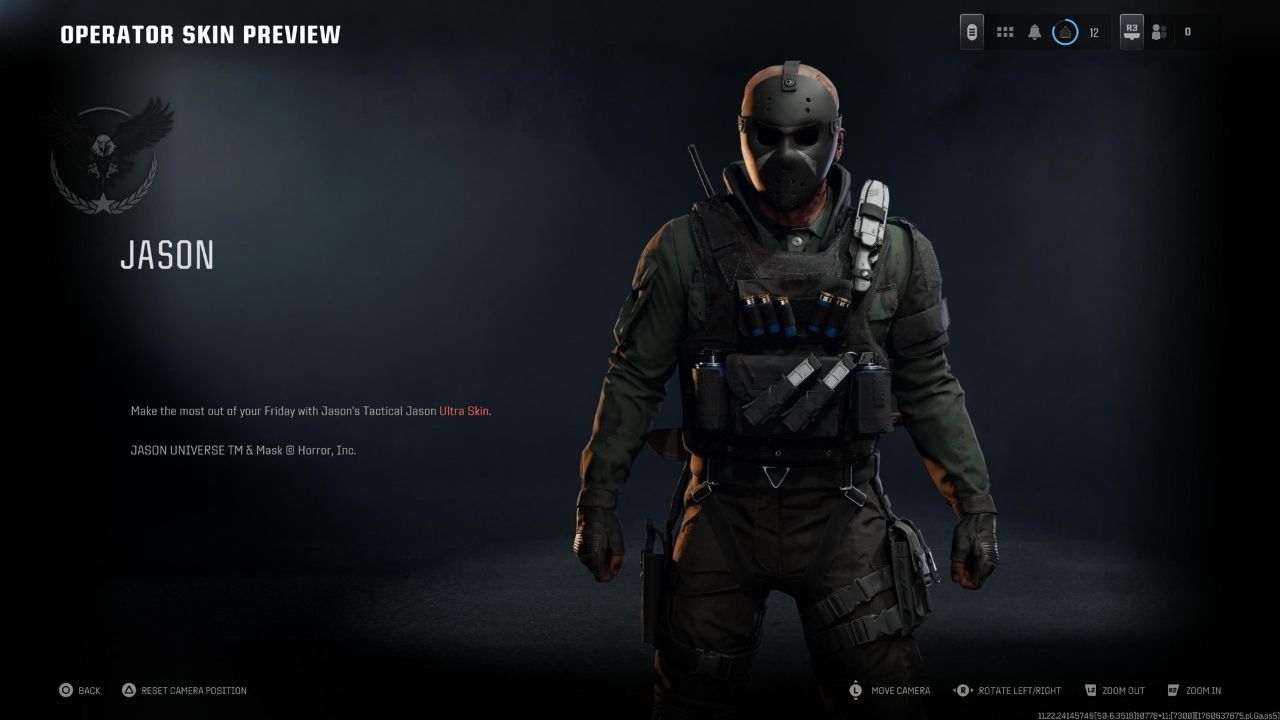The height and width of the screenshot is (720, 1280).
Task: Open the player rank progress emblem
Action: (1066, 32)
